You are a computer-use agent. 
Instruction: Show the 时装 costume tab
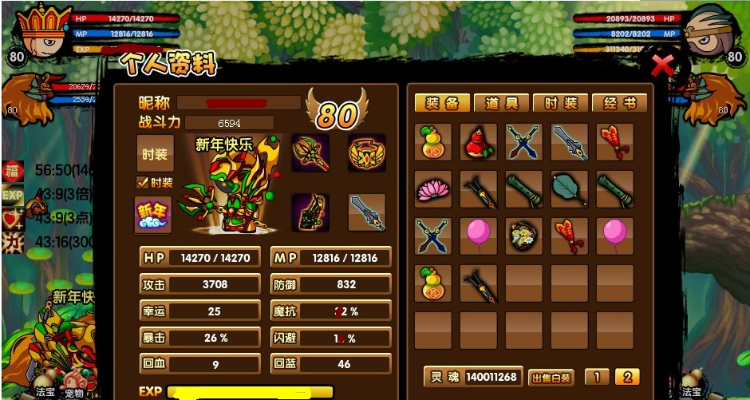[560, 103]
